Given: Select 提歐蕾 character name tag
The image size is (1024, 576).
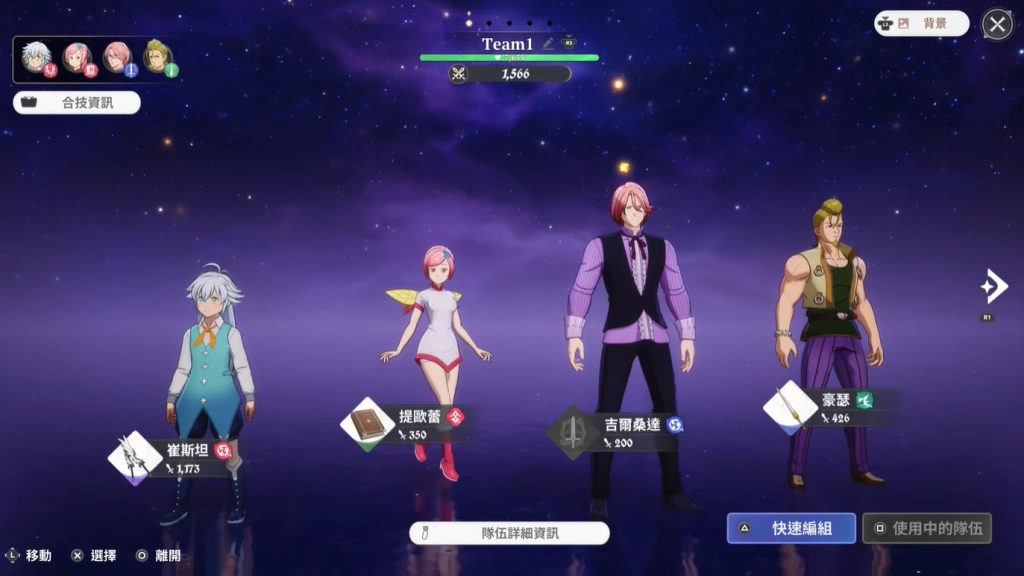Looking at the screenshot, I should [420, 418].
